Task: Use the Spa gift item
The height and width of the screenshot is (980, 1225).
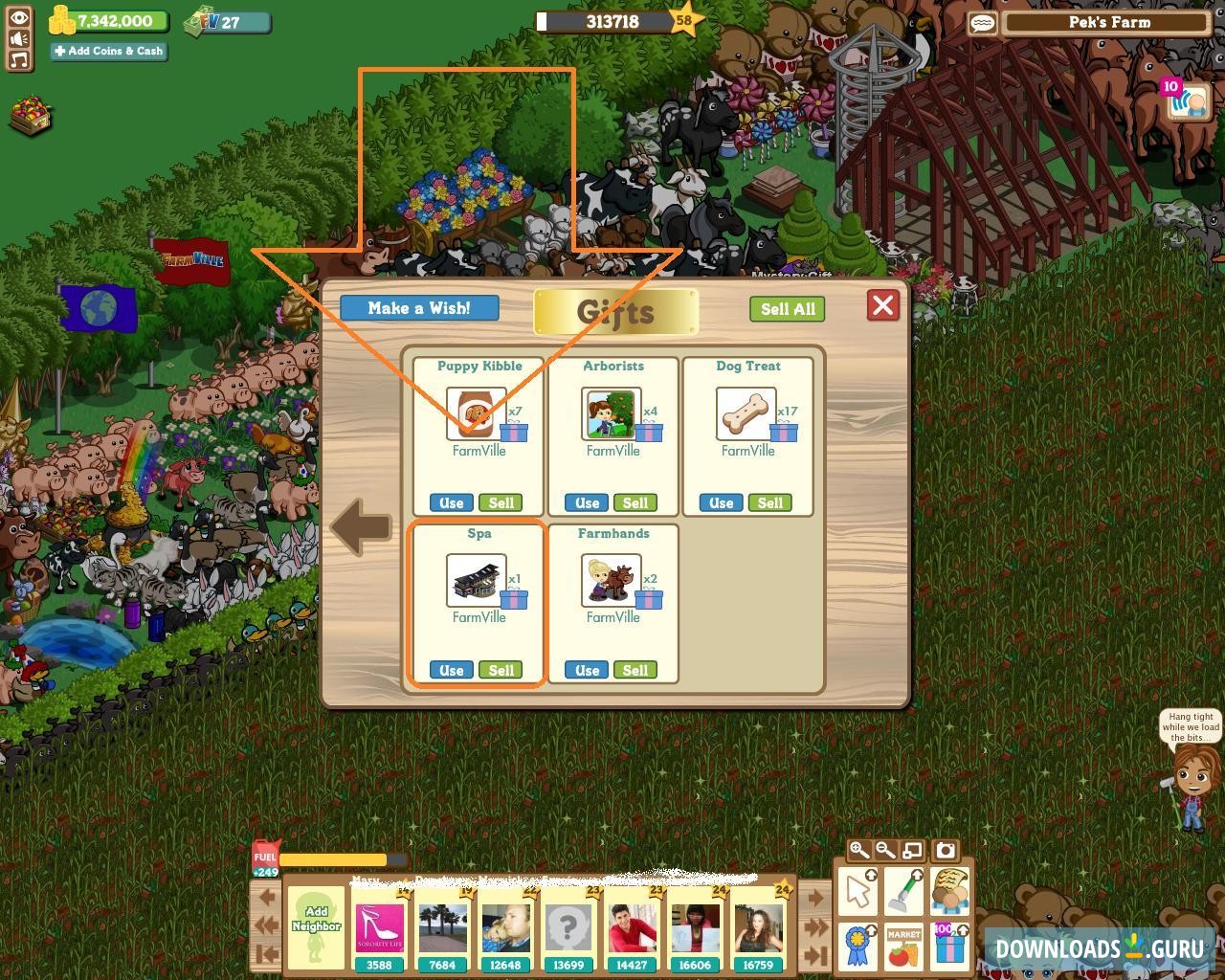Action: pos(450,670)
